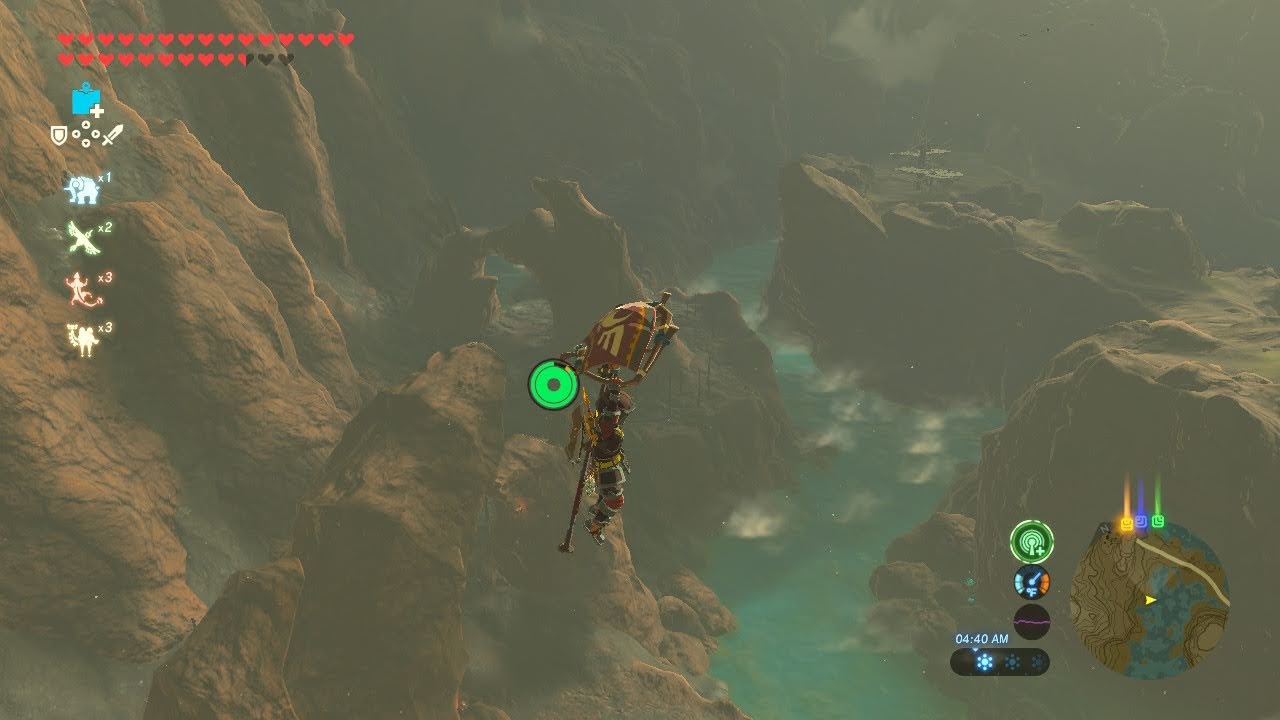Click the green Sheikah Sensor icon

point(1031,541)
